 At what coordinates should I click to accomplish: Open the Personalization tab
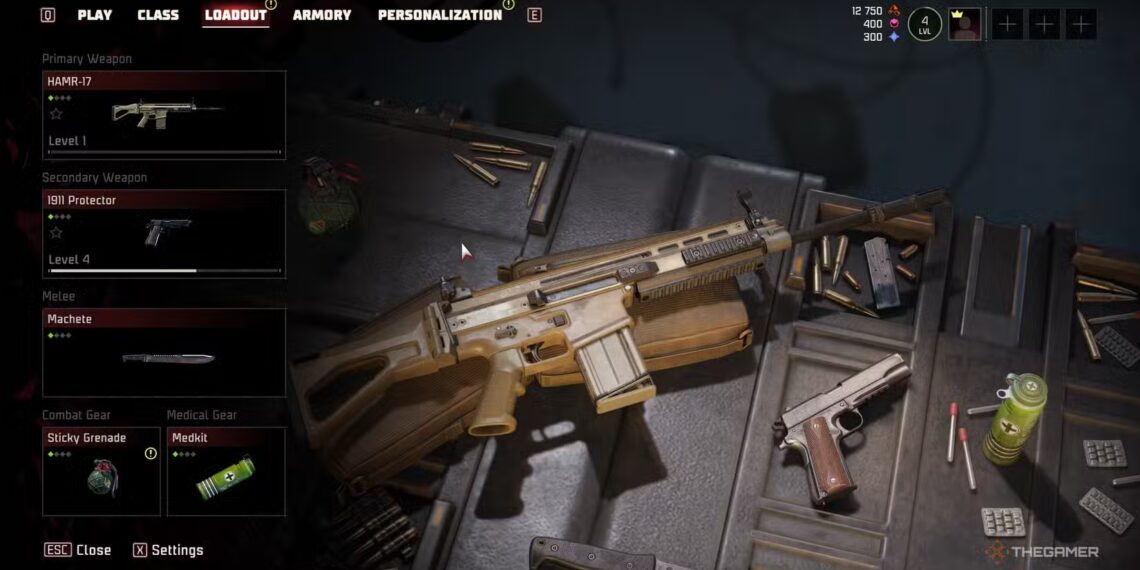pos(439,15)
